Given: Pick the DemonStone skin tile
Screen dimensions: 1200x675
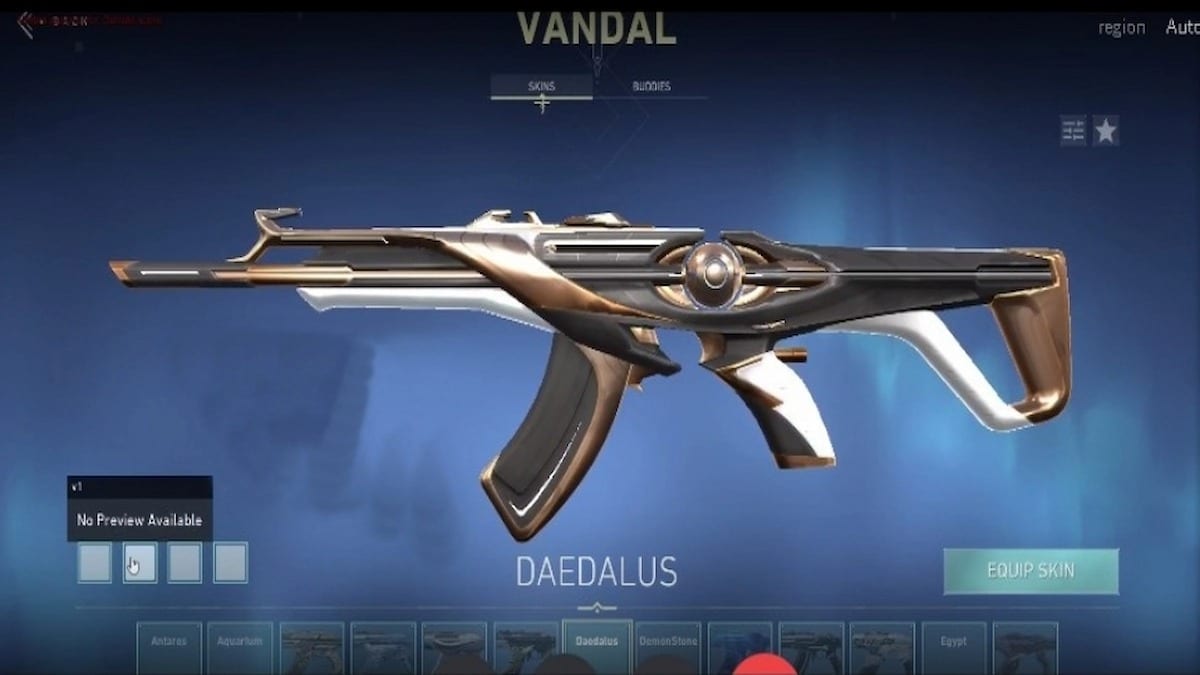Looking at the screenshot, I should [x=668, y=646].
